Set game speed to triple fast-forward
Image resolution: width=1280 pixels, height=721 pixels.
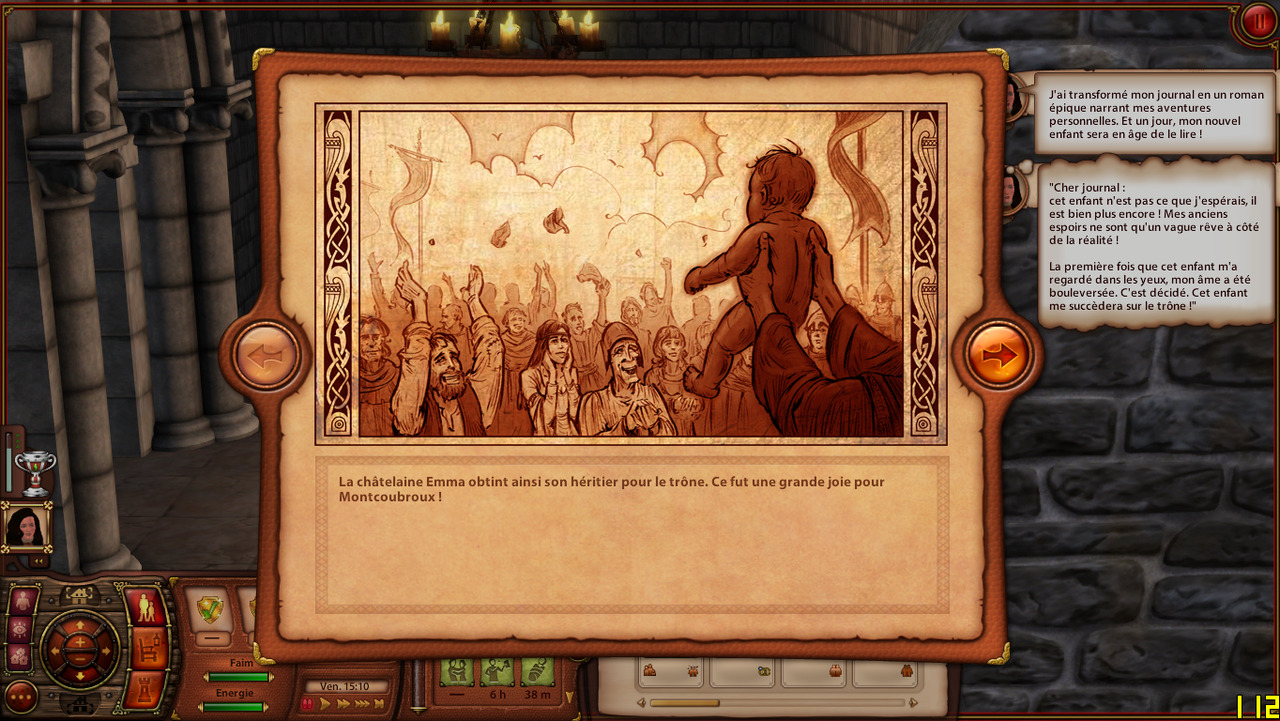[363, 704]
